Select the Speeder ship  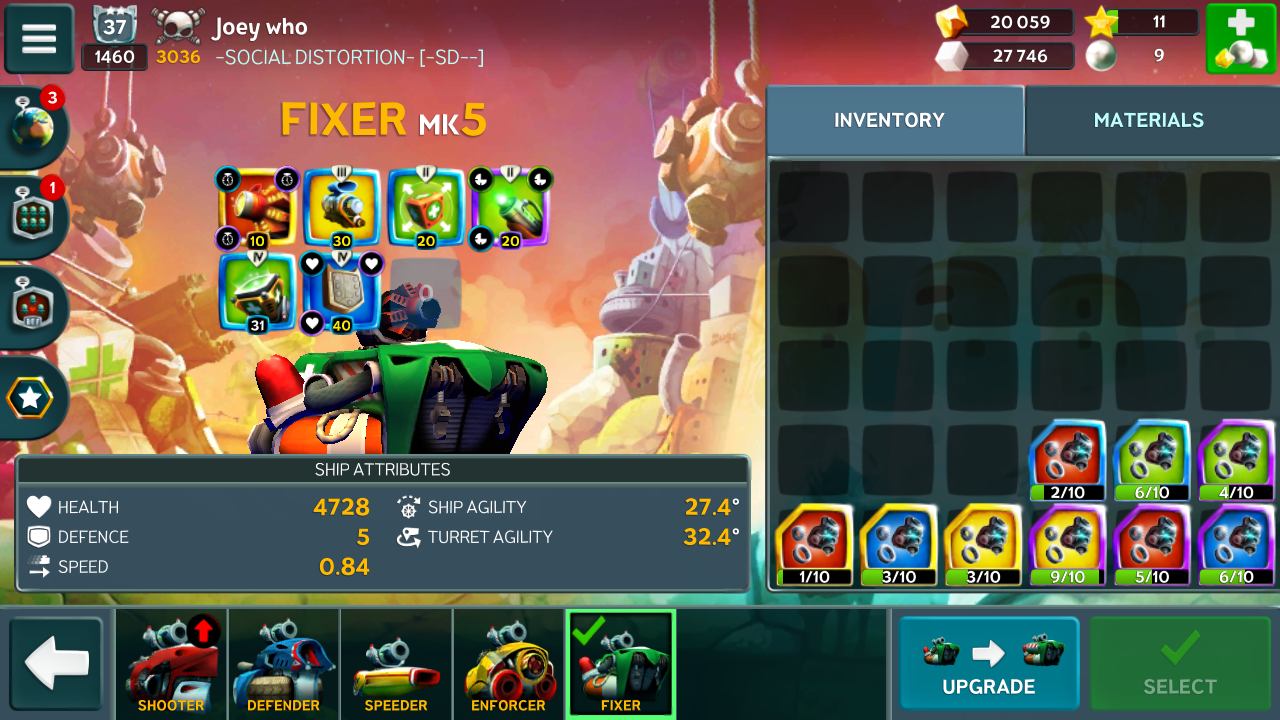tap(396, 665)
